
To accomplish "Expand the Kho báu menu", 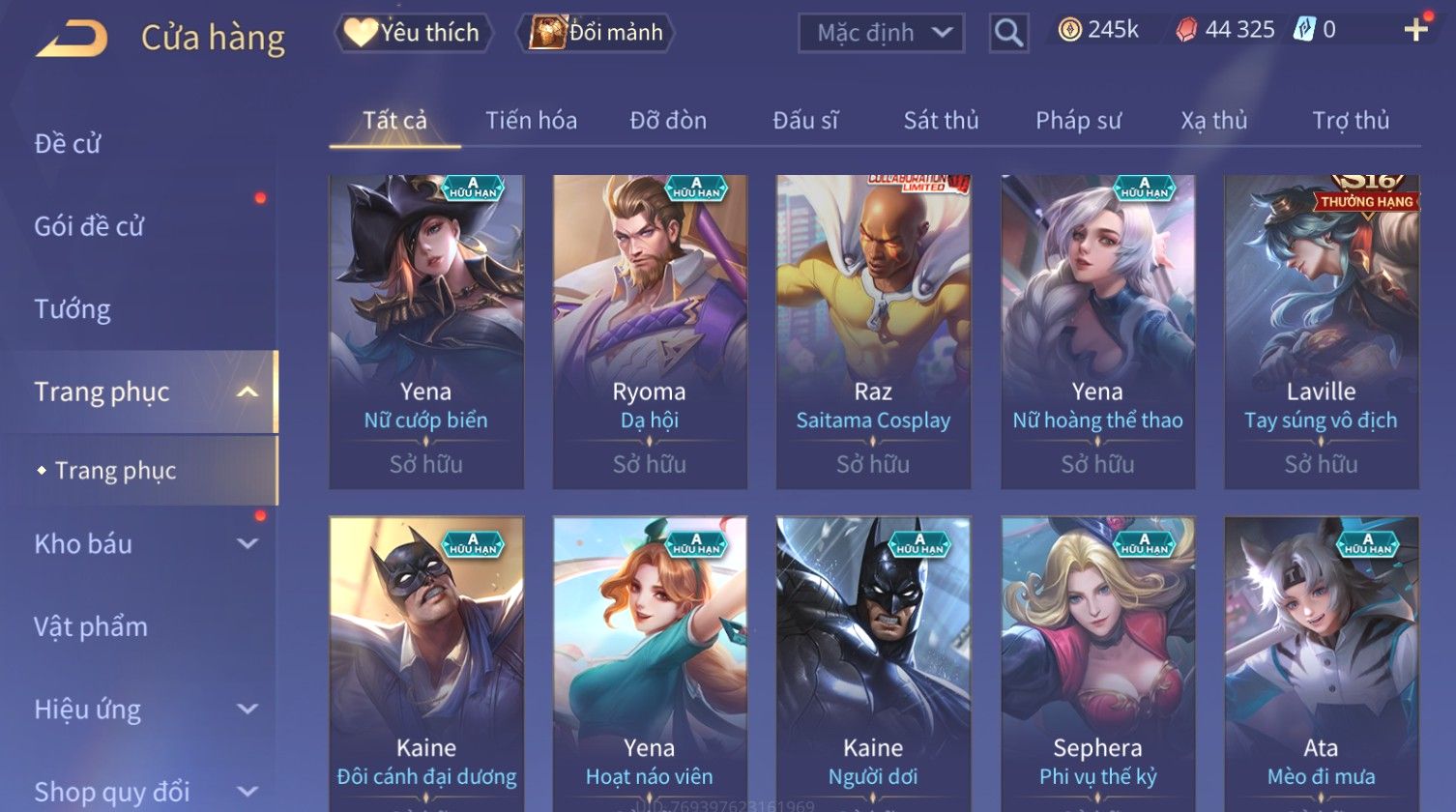I will coord(145,544).
